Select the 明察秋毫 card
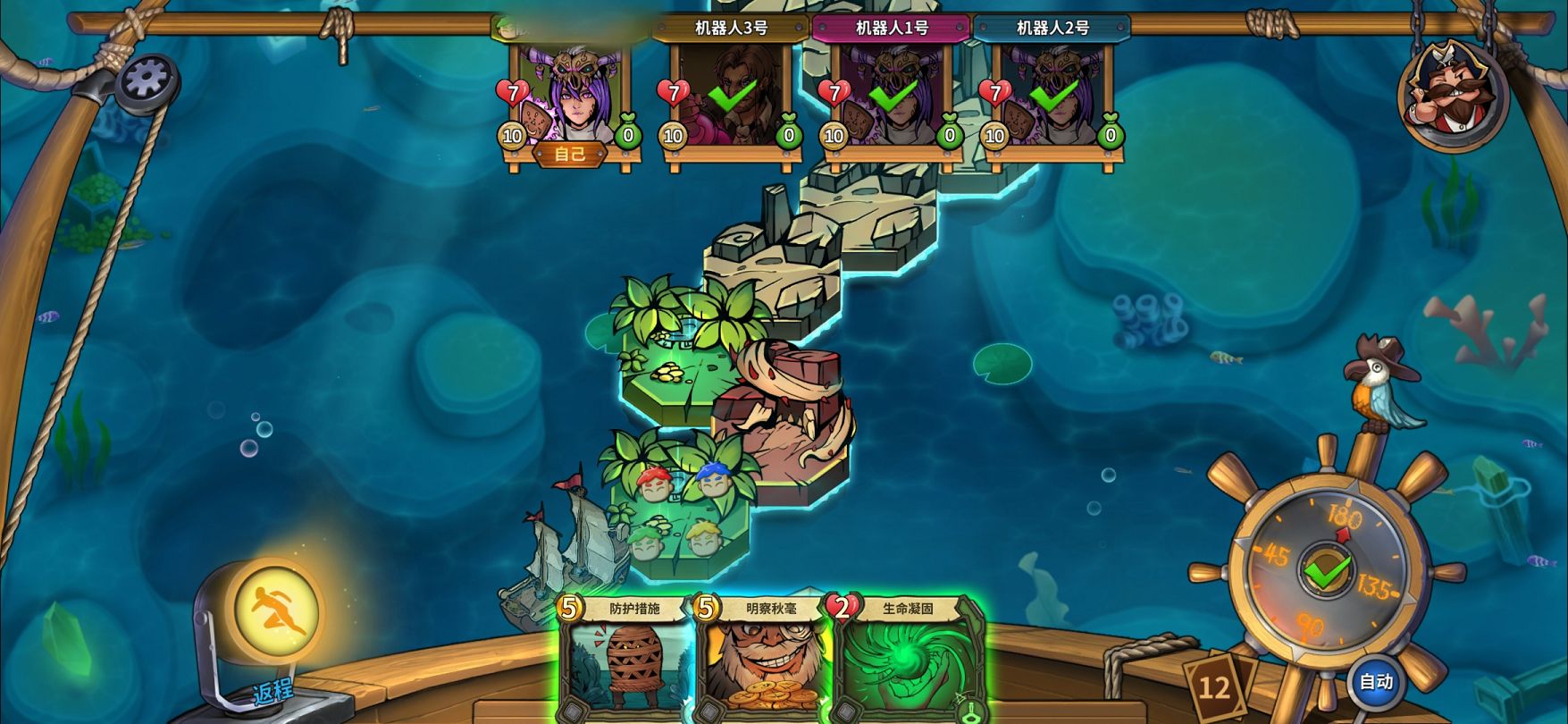Image resolution: width=1568 pixels, height=724 pixels. pyautogui.click(x=764, y=661)
